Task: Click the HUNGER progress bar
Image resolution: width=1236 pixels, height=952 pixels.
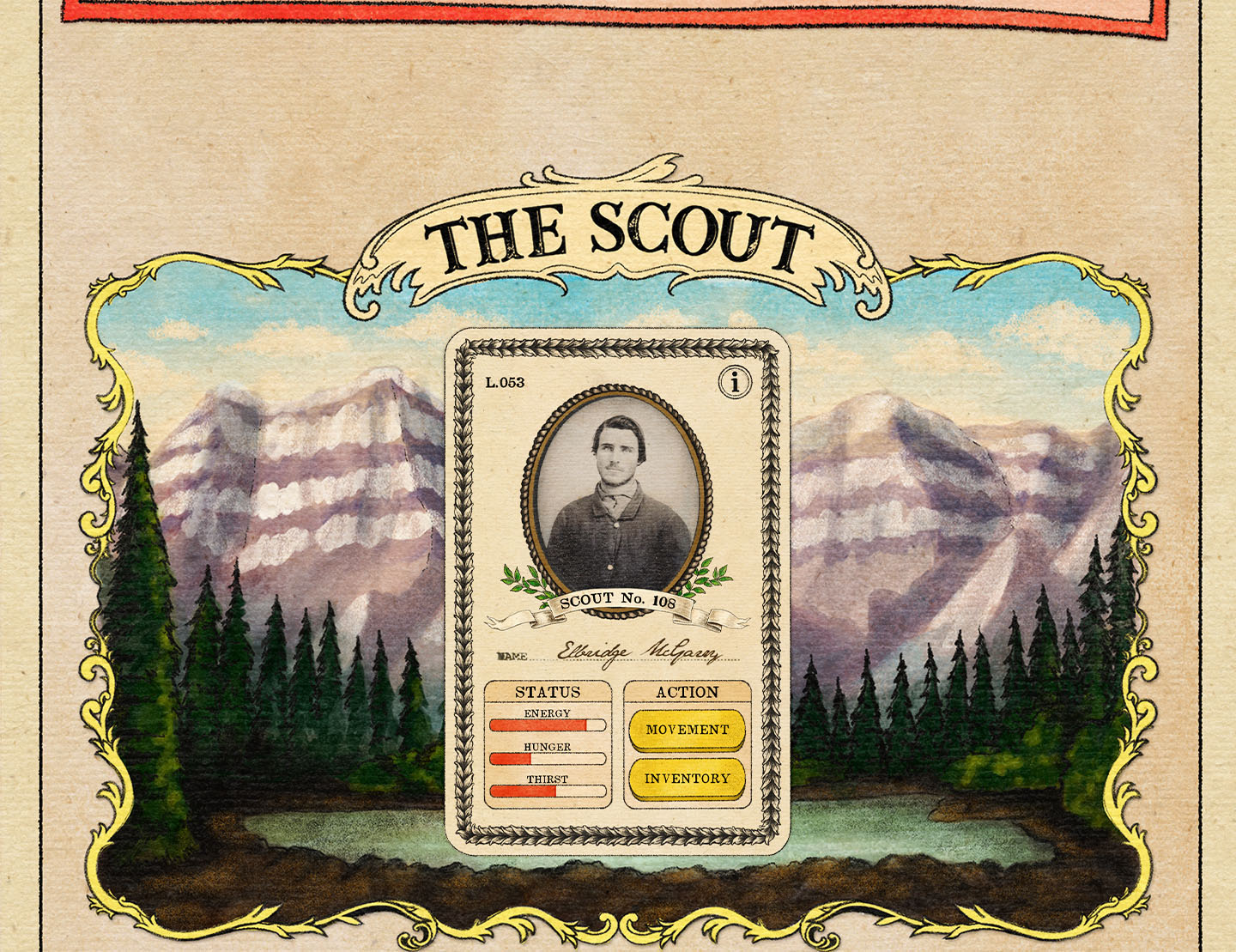Action: click(547, 759)
